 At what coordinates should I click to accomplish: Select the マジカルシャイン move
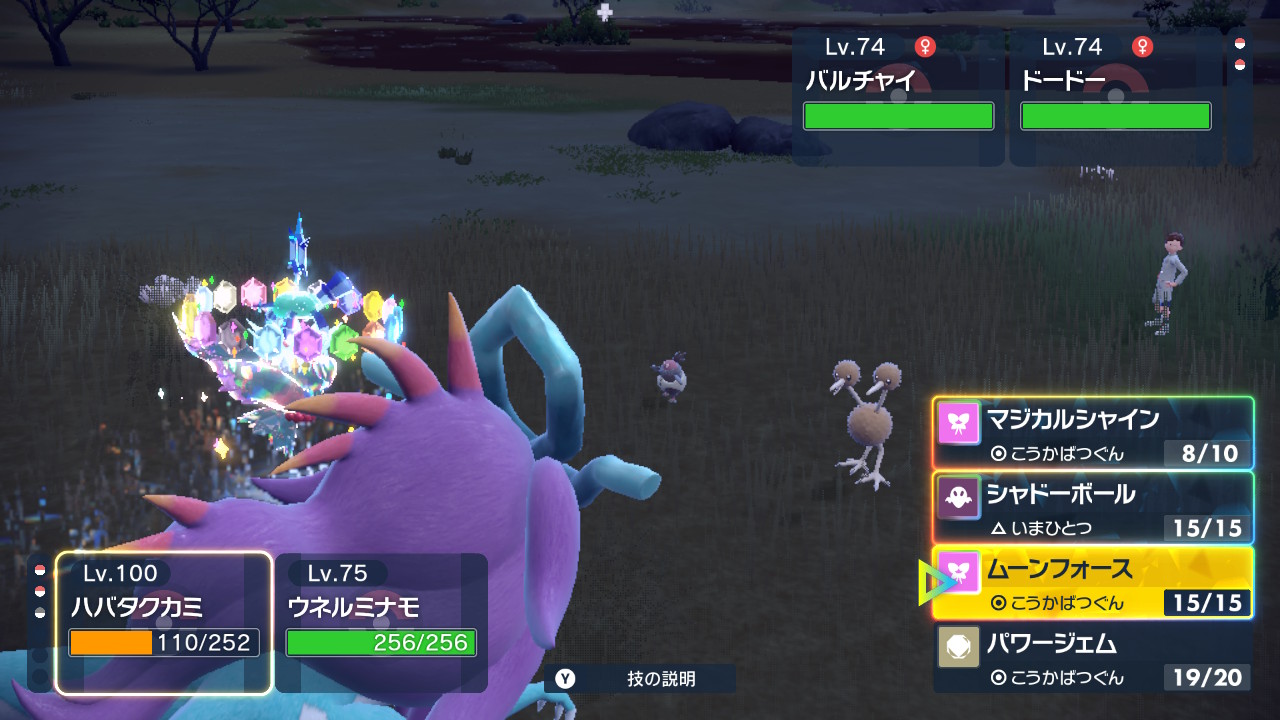coord(1093,433)
